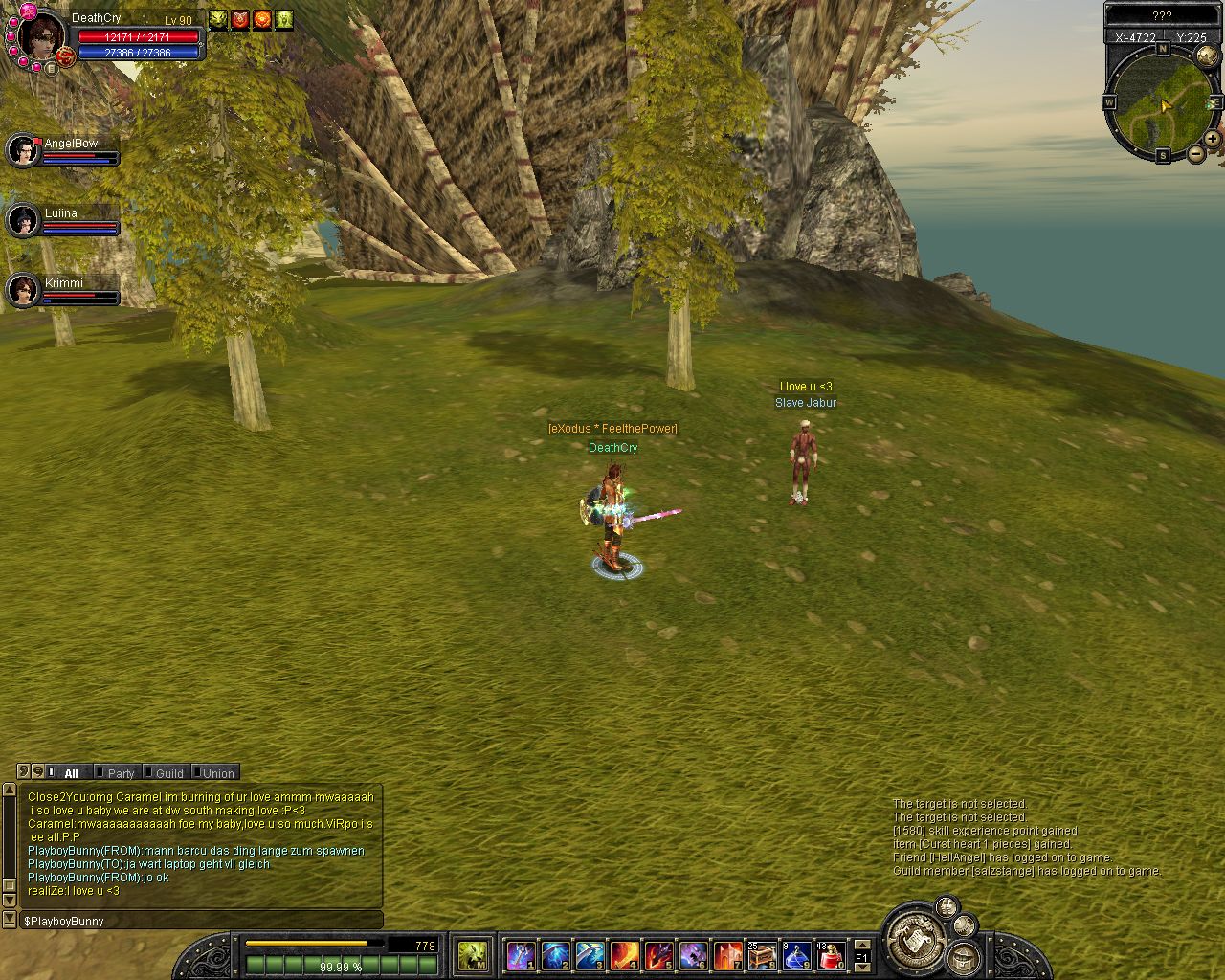Activate the treasure chest item in slot 8

[762, 955]
